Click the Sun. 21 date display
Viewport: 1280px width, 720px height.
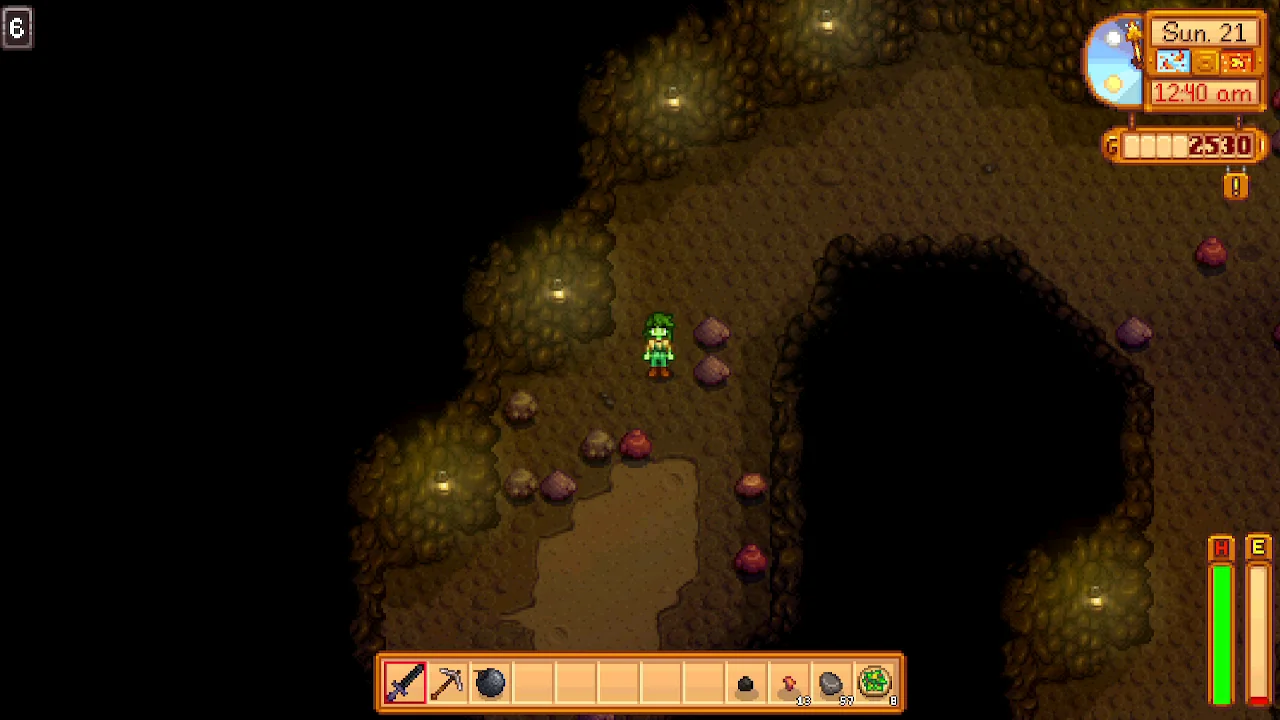point(1203,31)
